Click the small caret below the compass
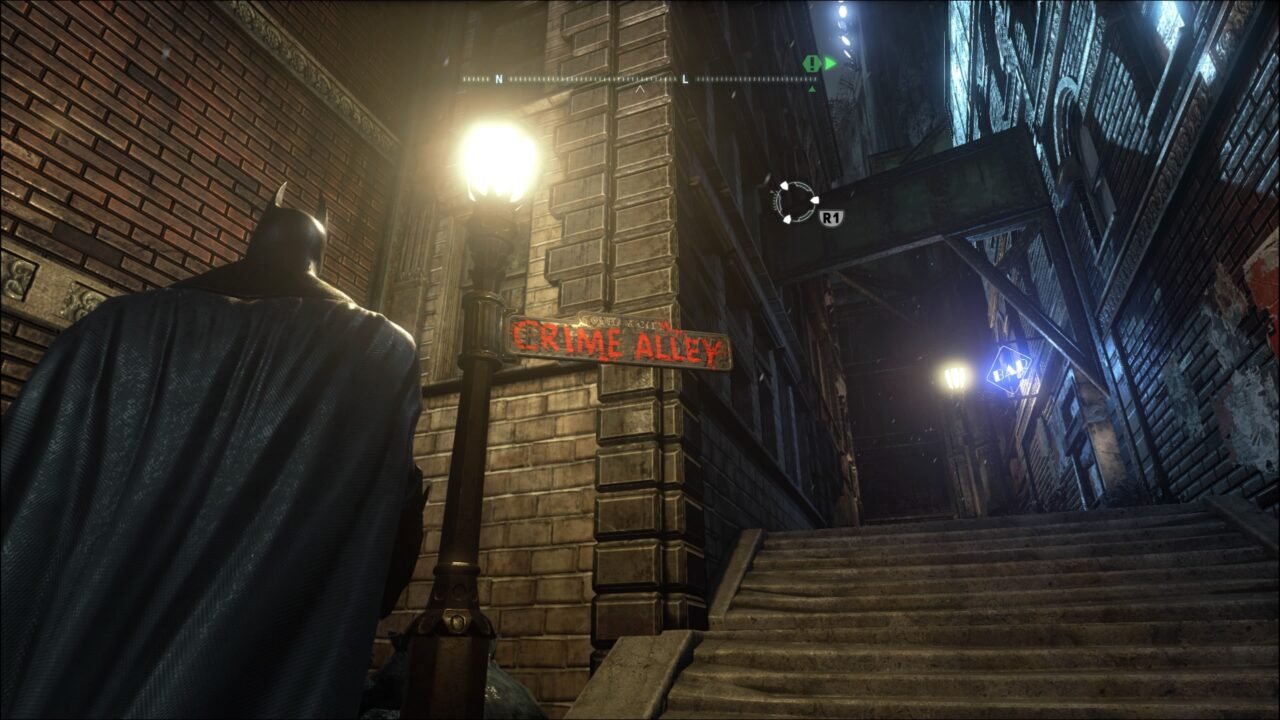Image resolution: width=1280 pixels, height=720 pixels. click(x=639, y=89)
